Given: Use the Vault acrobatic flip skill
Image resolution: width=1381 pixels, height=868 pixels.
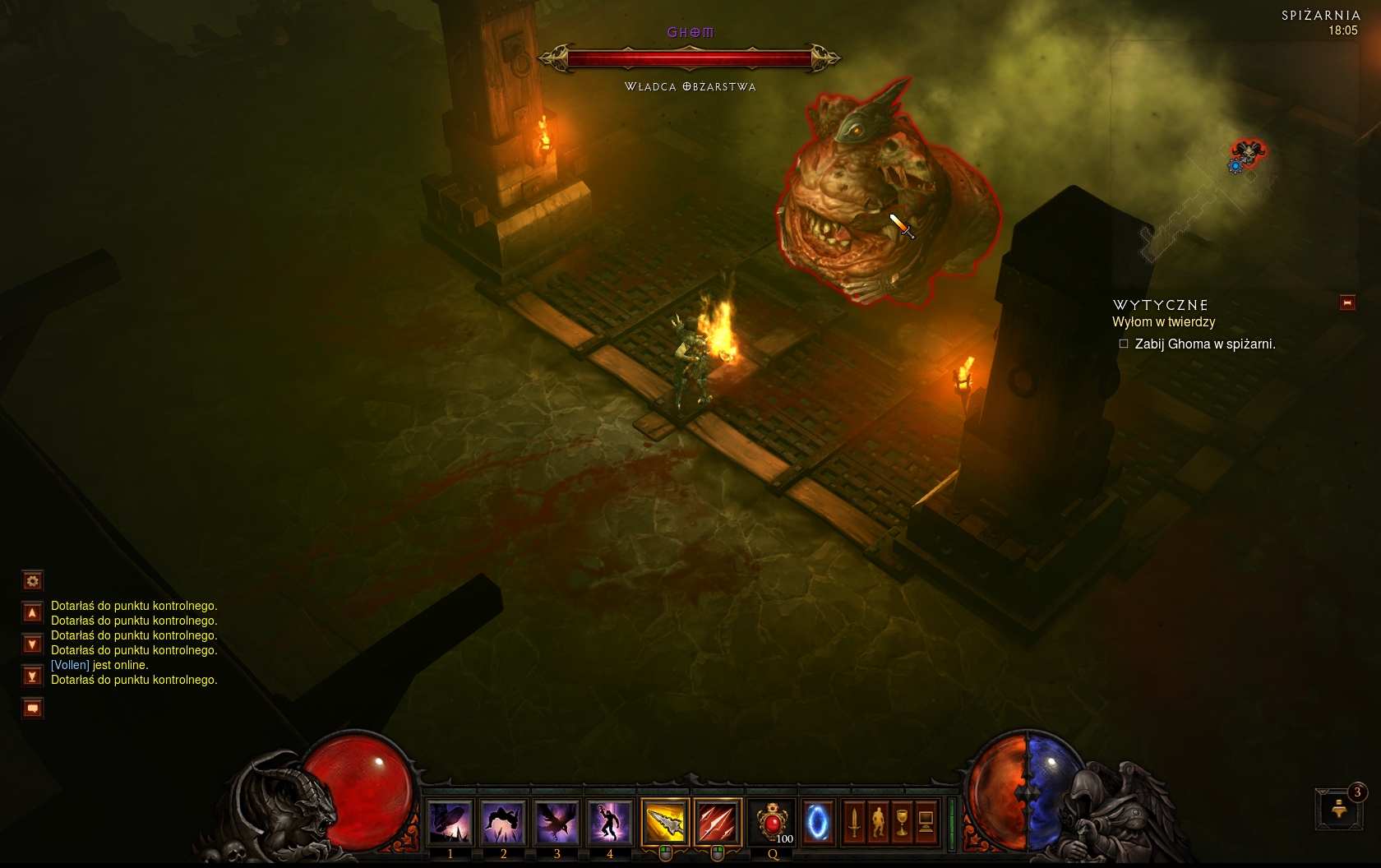Looking at the screenshot, I should click(503, 822).
